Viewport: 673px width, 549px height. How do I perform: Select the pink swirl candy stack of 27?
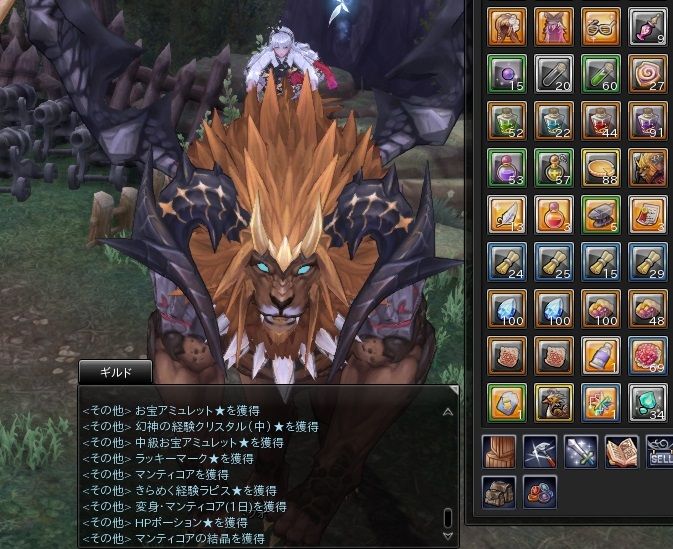[648, 74]
